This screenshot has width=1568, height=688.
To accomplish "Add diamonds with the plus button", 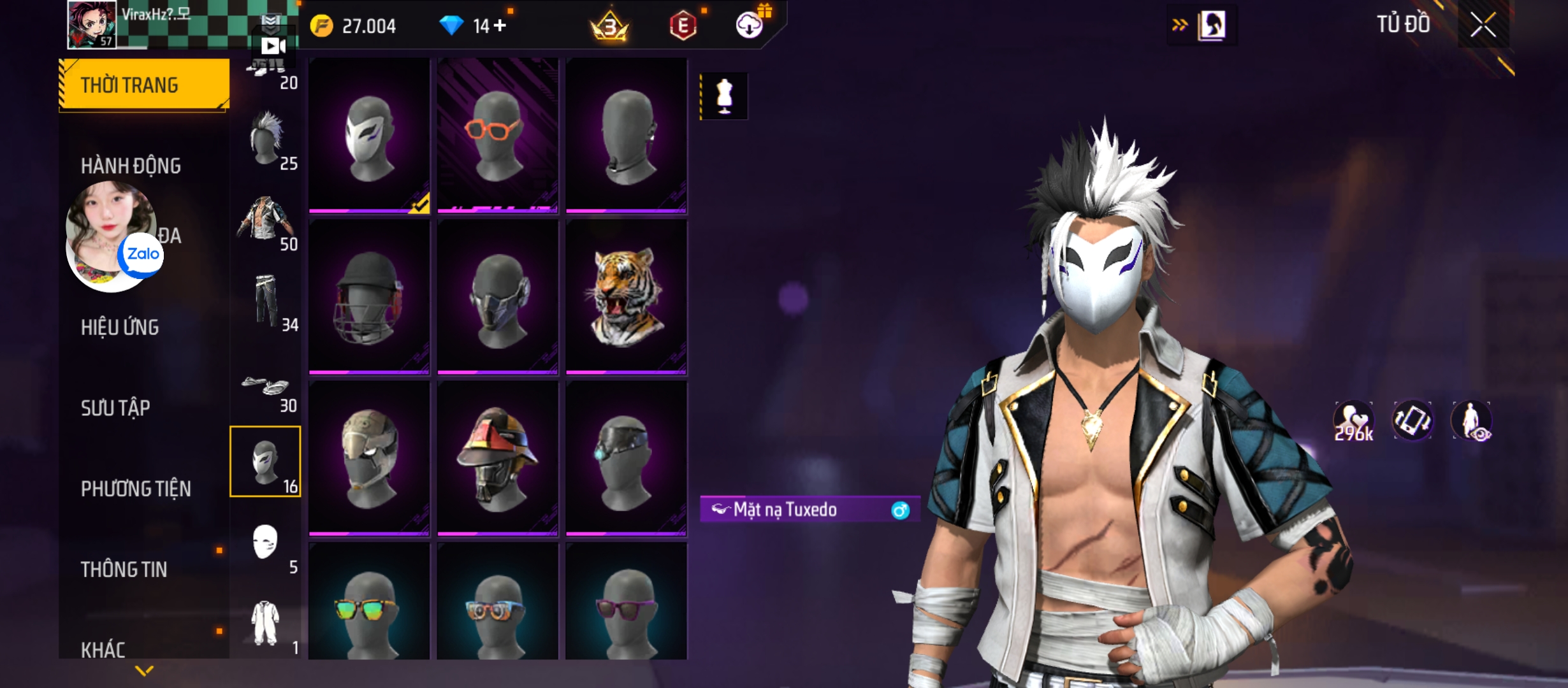I will (500, 25).
